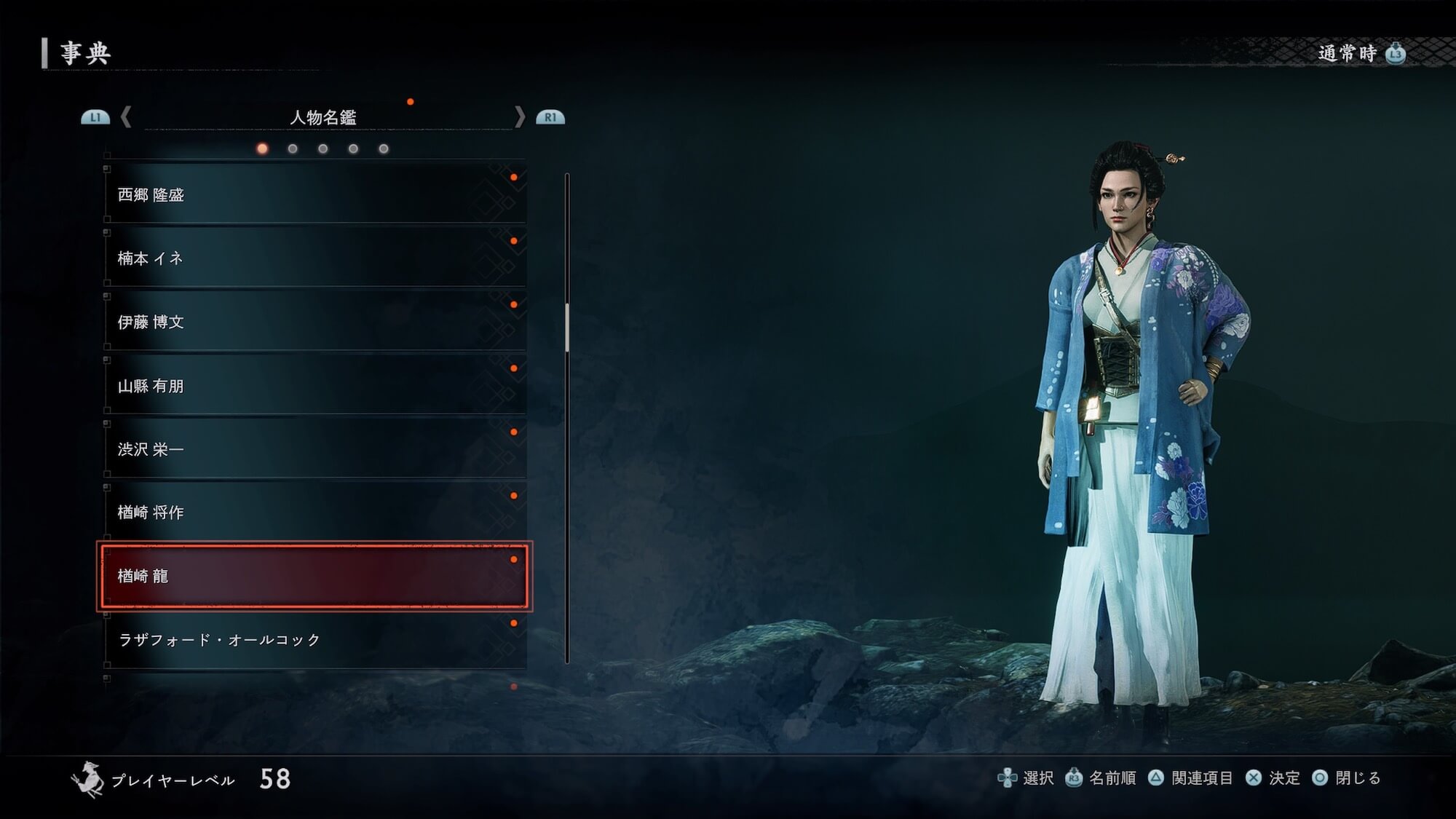The image size is (1456, 819).
Task: Select the 西郷 隆盛 entry
Action: pyautogui.click(x=314, y=194)
